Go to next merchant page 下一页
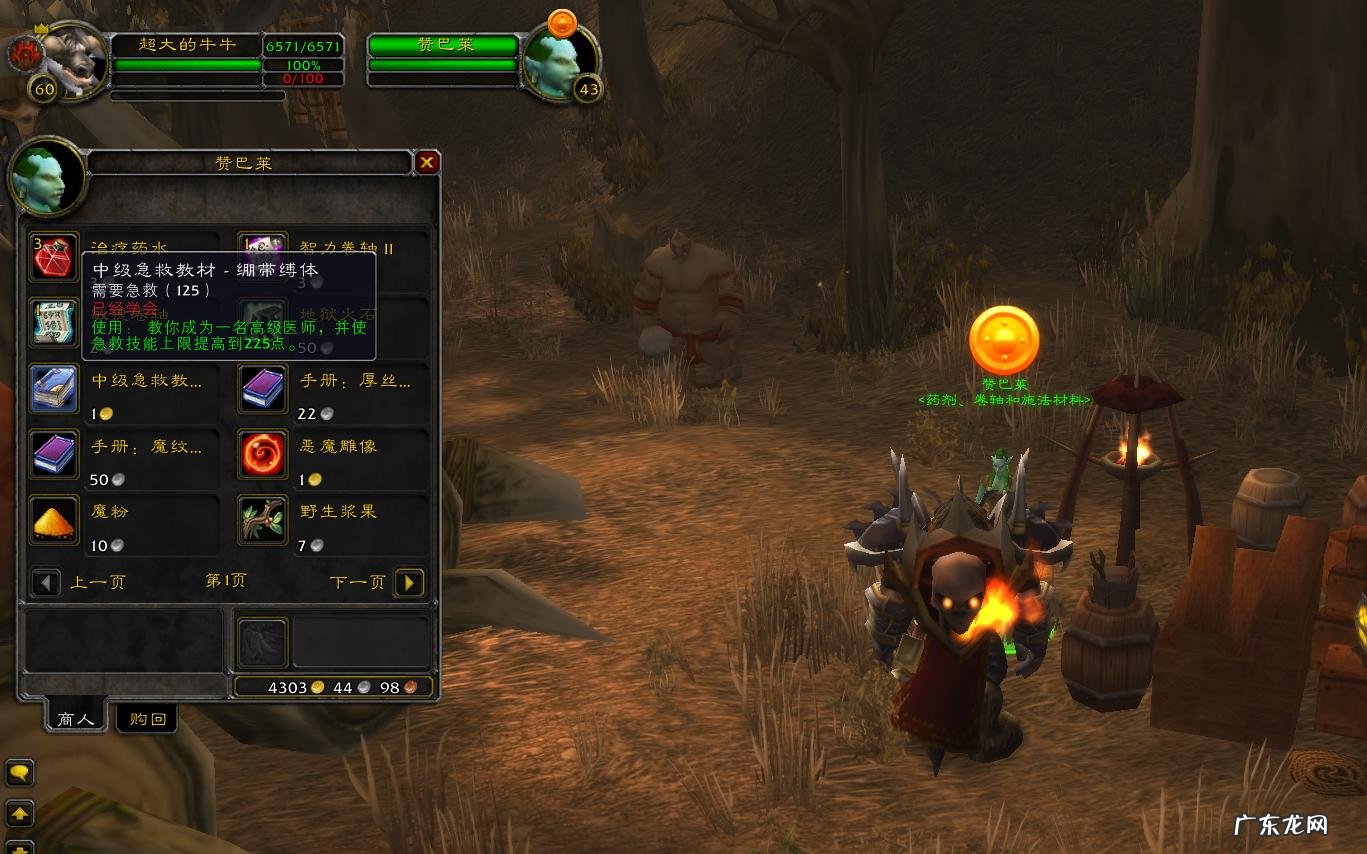The height and width of the screenshot is (854, 1367). click(x=409, y=582)
